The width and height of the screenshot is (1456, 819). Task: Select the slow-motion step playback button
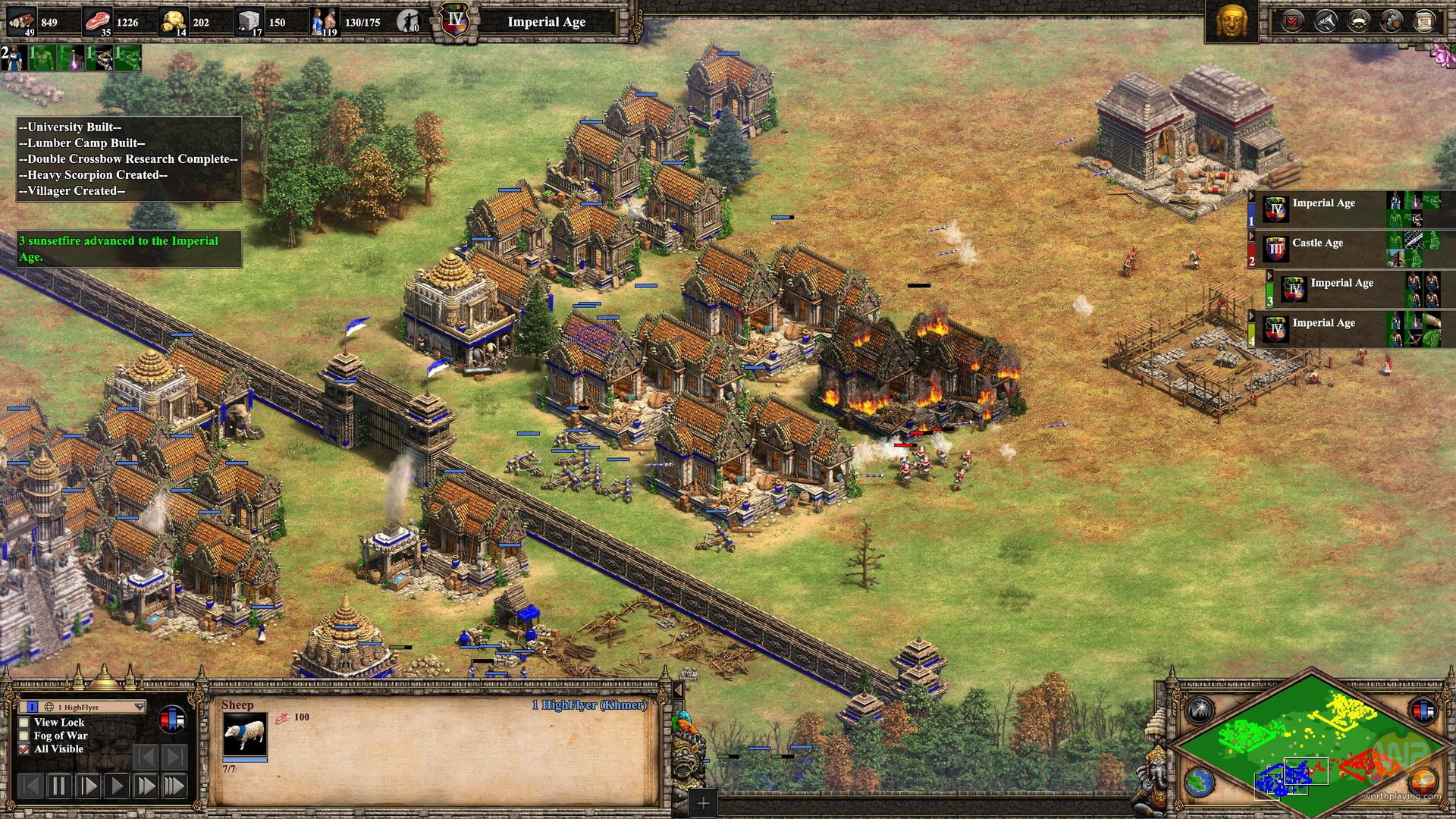(x=89, y=786)
